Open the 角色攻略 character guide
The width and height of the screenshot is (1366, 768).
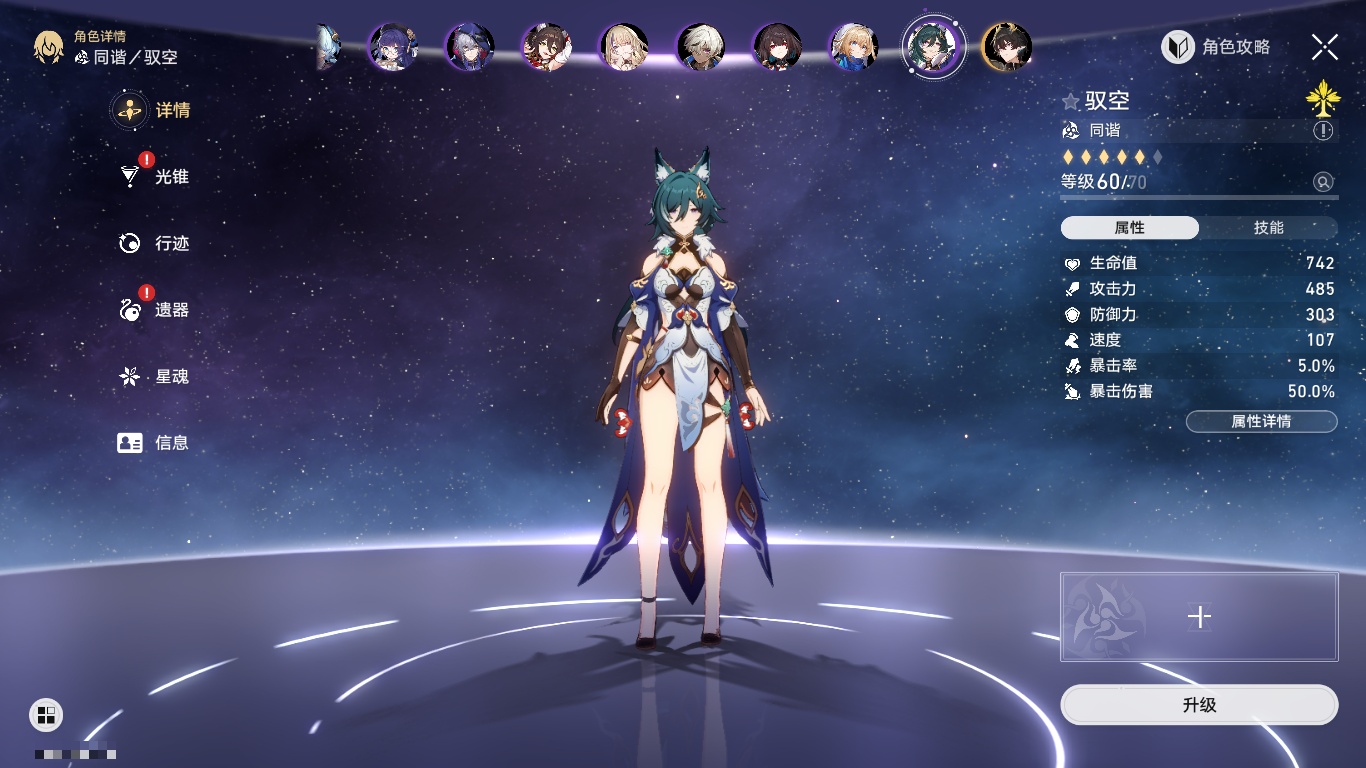(1216, 47)
